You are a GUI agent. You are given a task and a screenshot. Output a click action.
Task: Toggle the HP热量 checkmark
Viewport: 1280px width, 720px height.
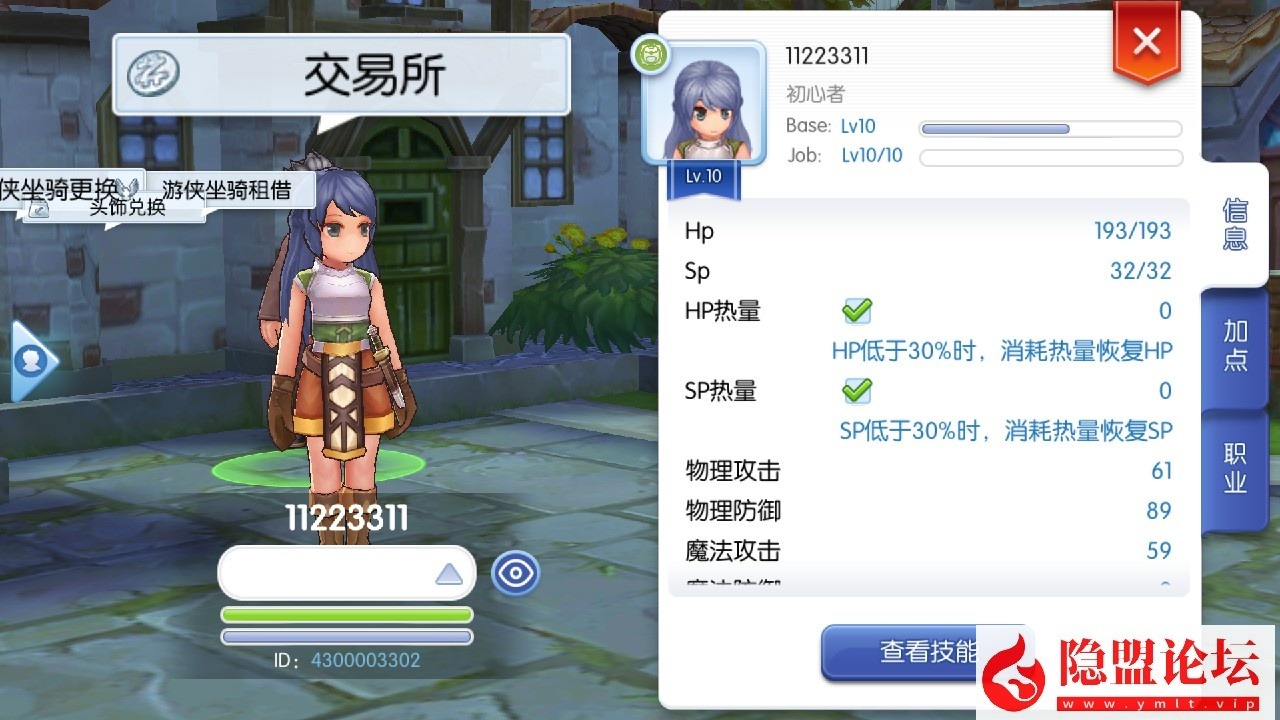[x=857, y=311]
